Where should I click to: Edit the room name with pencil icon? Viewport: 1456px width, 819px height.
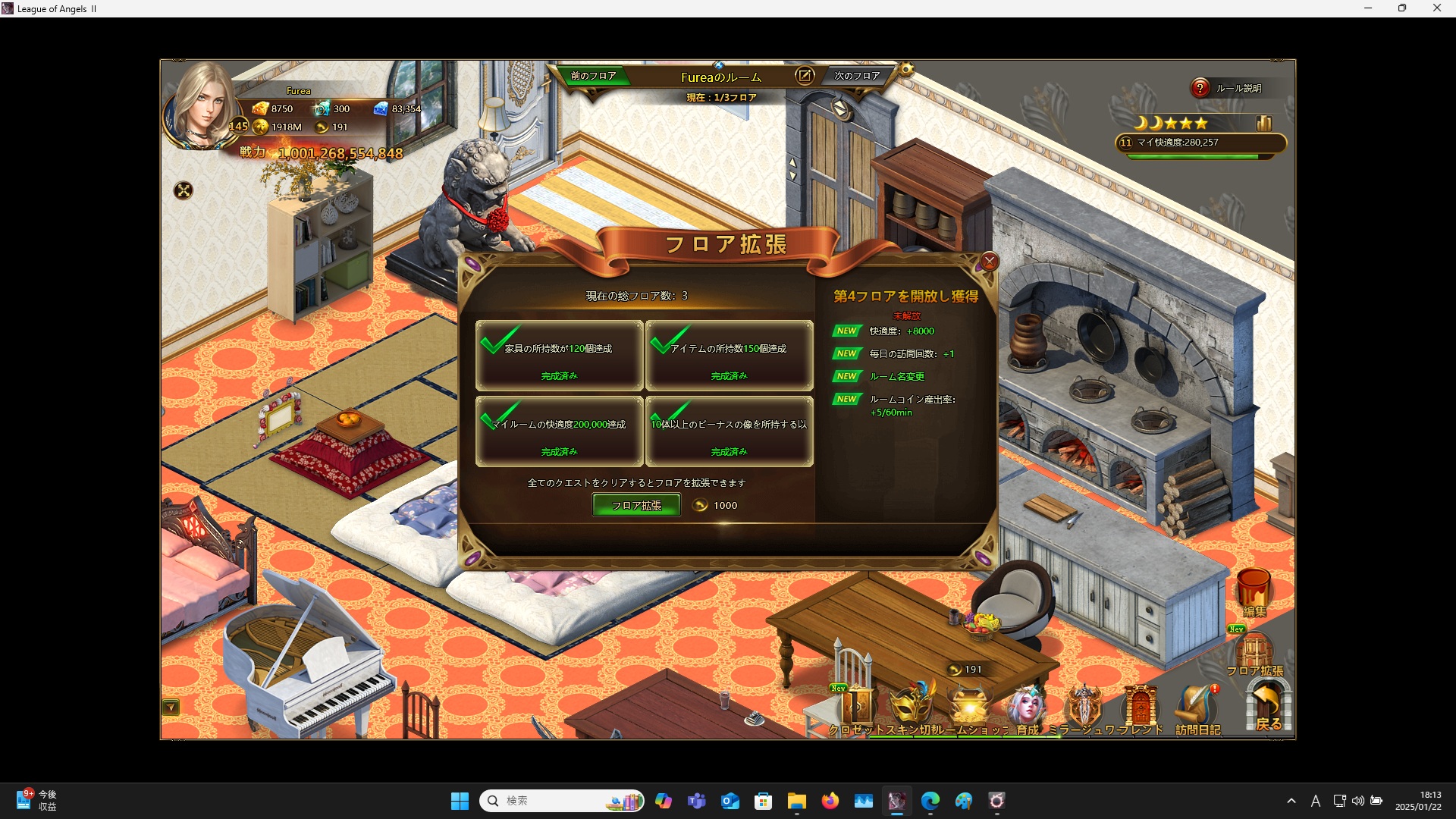804,76
